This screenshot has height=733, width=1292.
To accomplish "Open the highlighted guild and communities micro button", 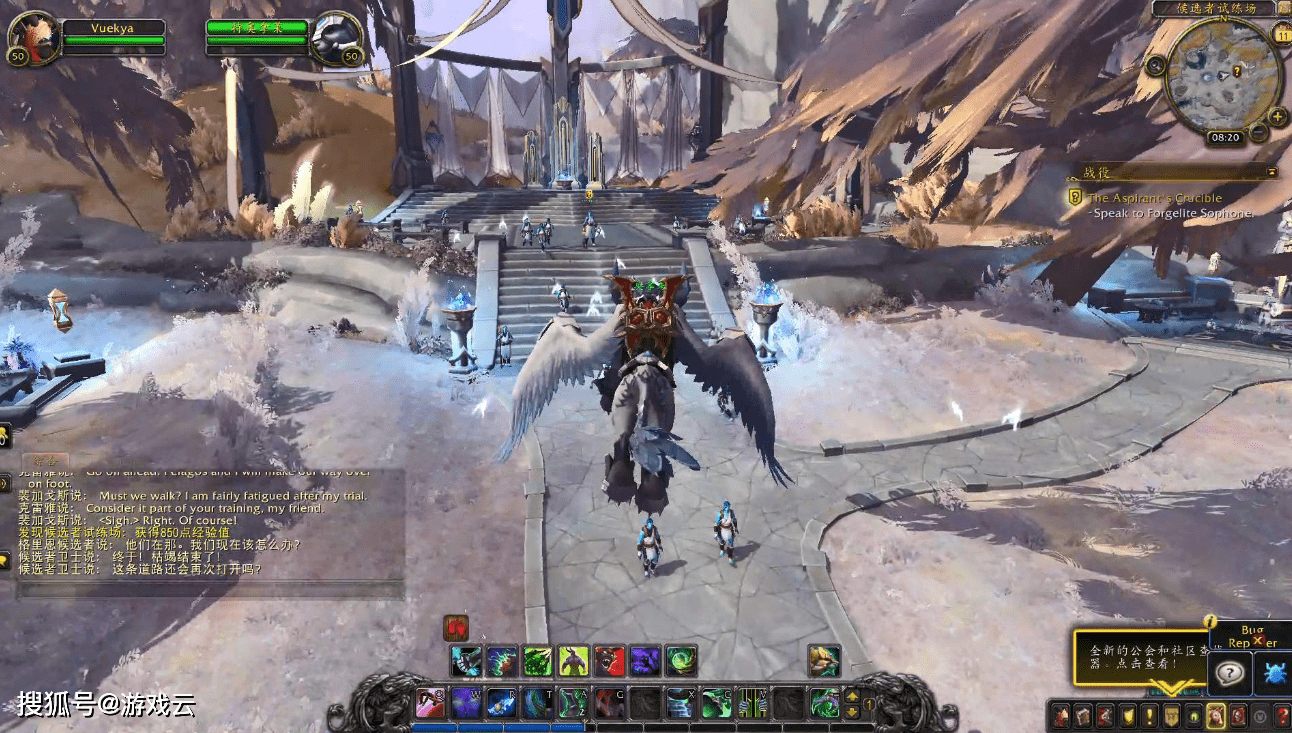I will 1215,716.
